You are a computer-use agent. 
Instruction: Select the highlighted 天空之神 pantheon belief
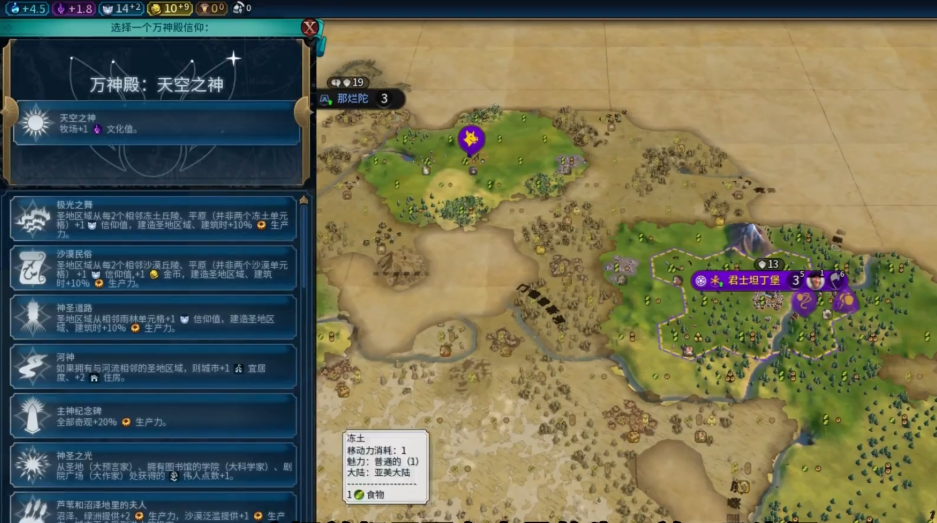click(156, 124)
